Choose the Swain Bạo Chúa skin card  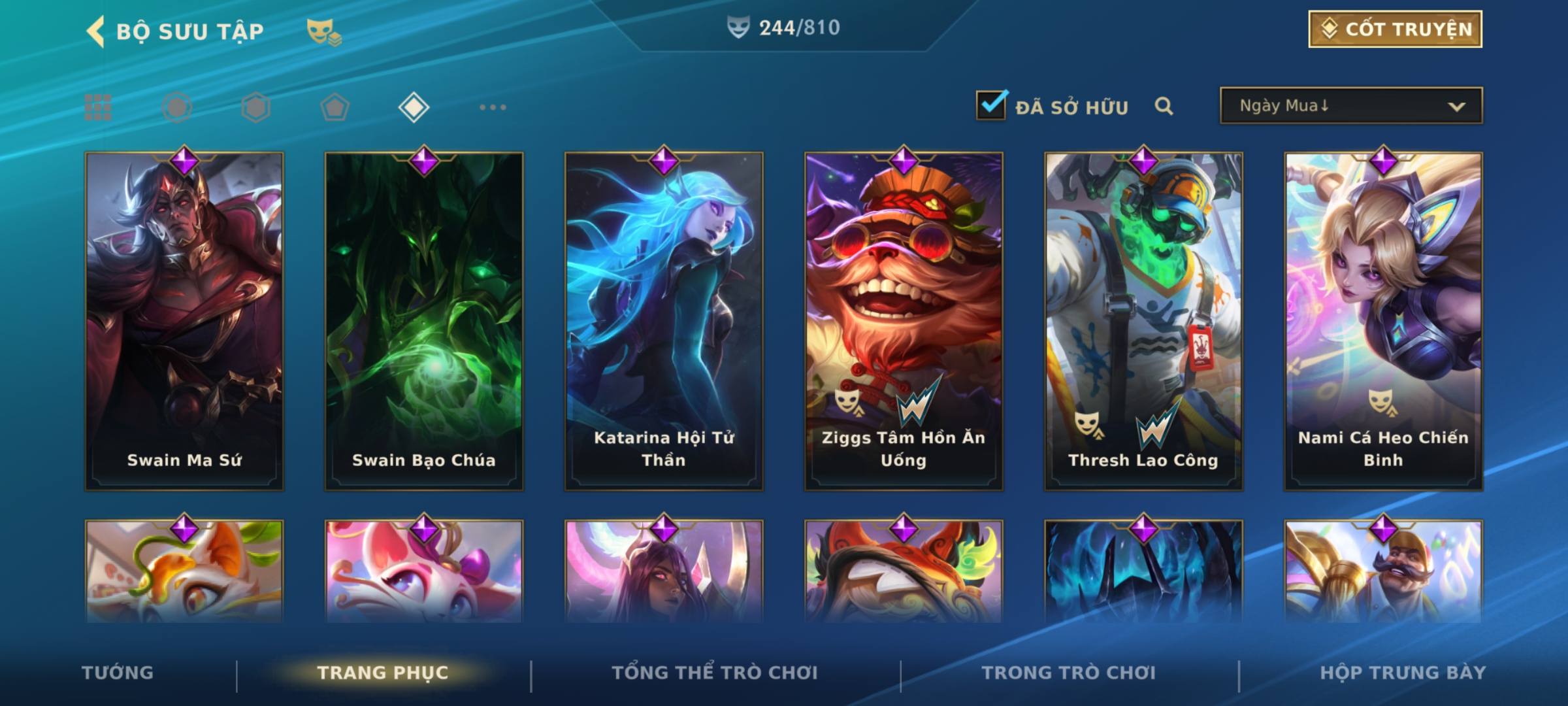click(424, 320)
